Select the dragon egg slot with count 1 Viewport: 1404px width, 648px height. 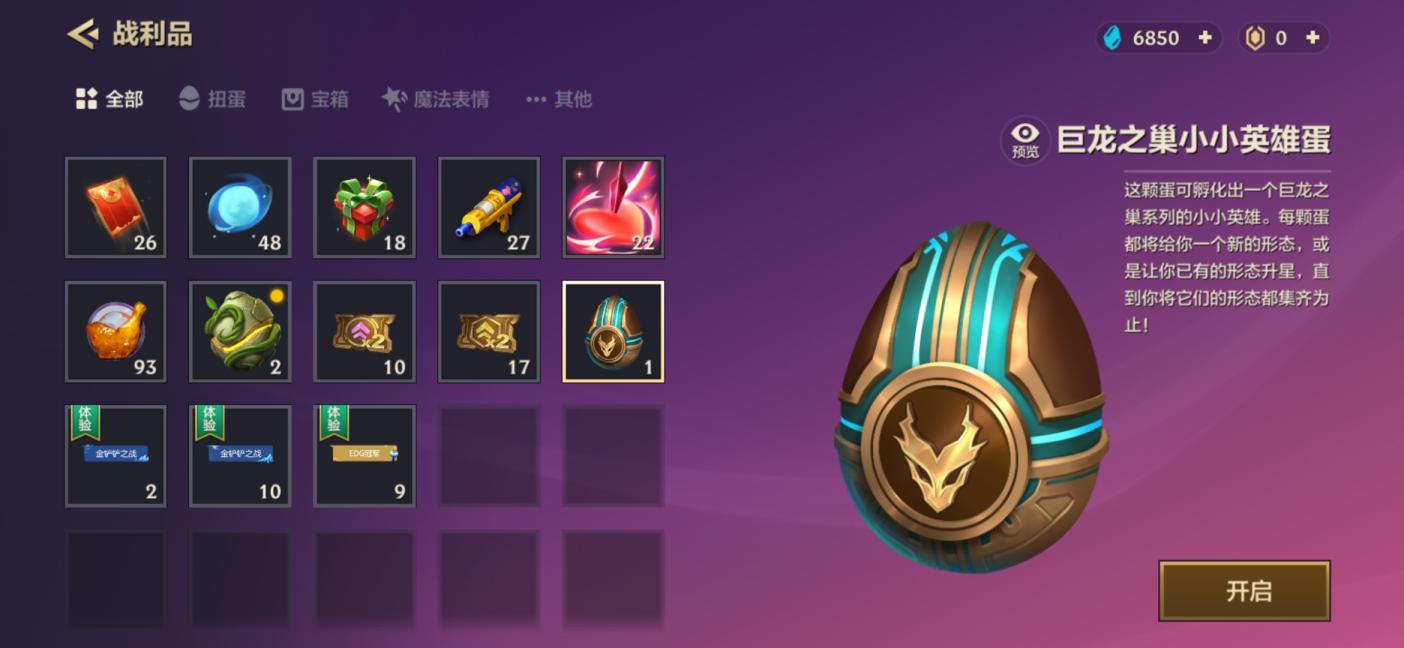click(x=613, y=331)
